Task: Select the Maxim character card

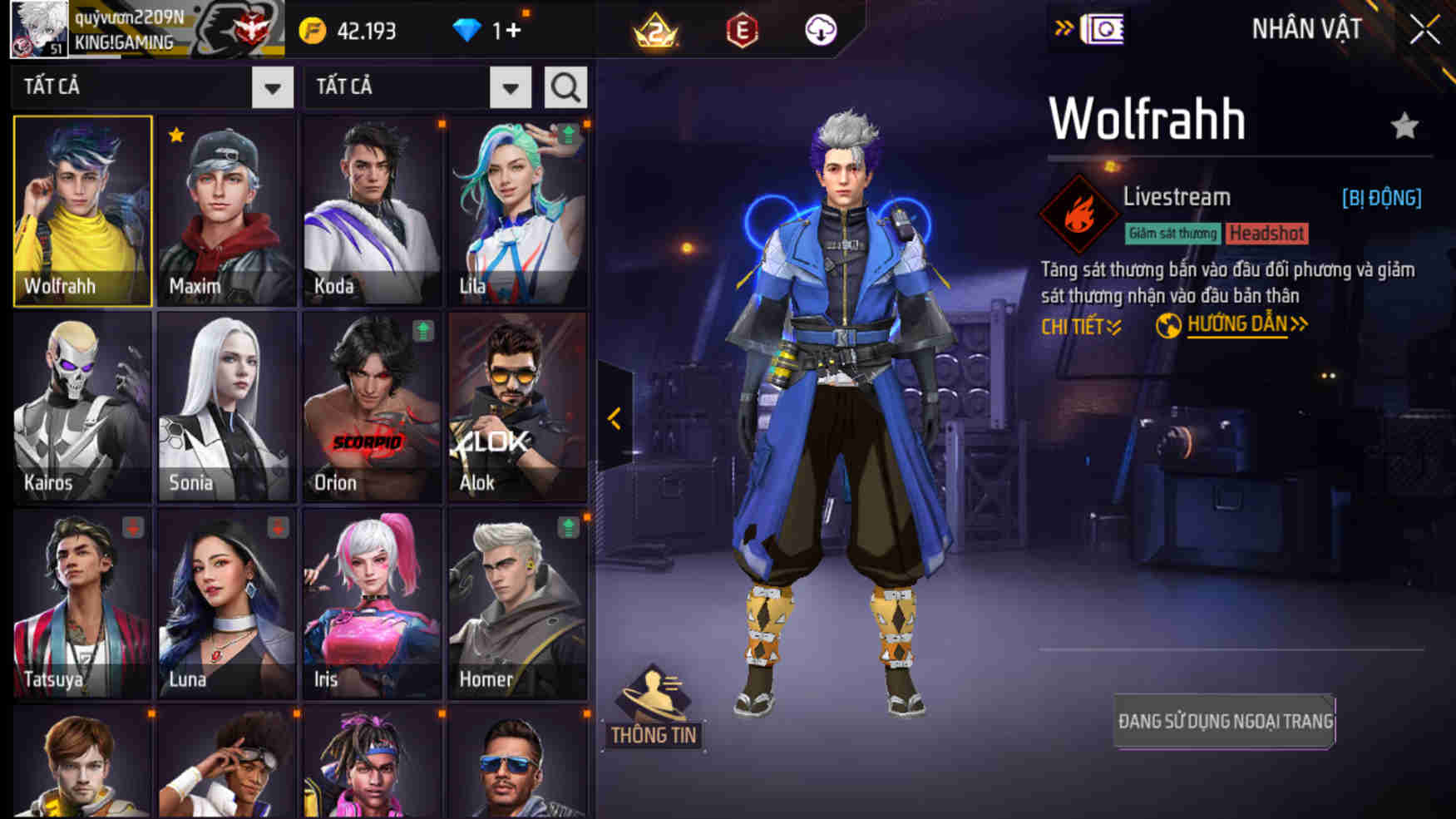Action: (x=226, y=211)
